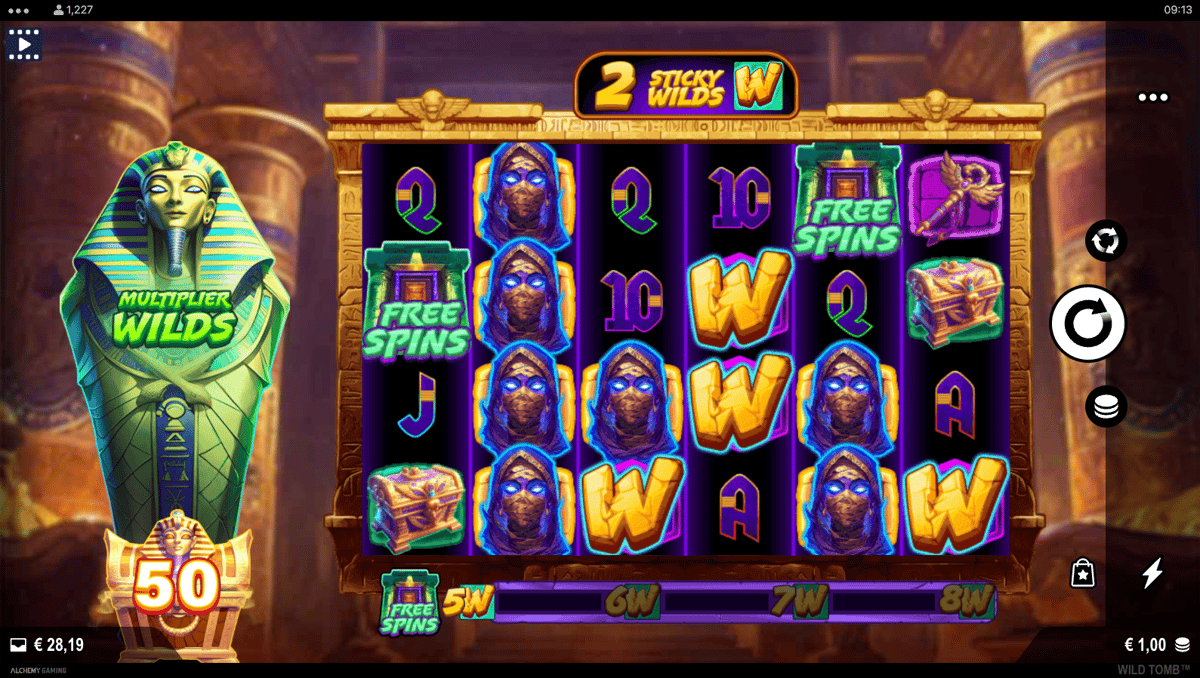The height and width of the screenshot is (678, 1200).
Task: Open the bet coin stack settings
Action: coord(1106,406)
